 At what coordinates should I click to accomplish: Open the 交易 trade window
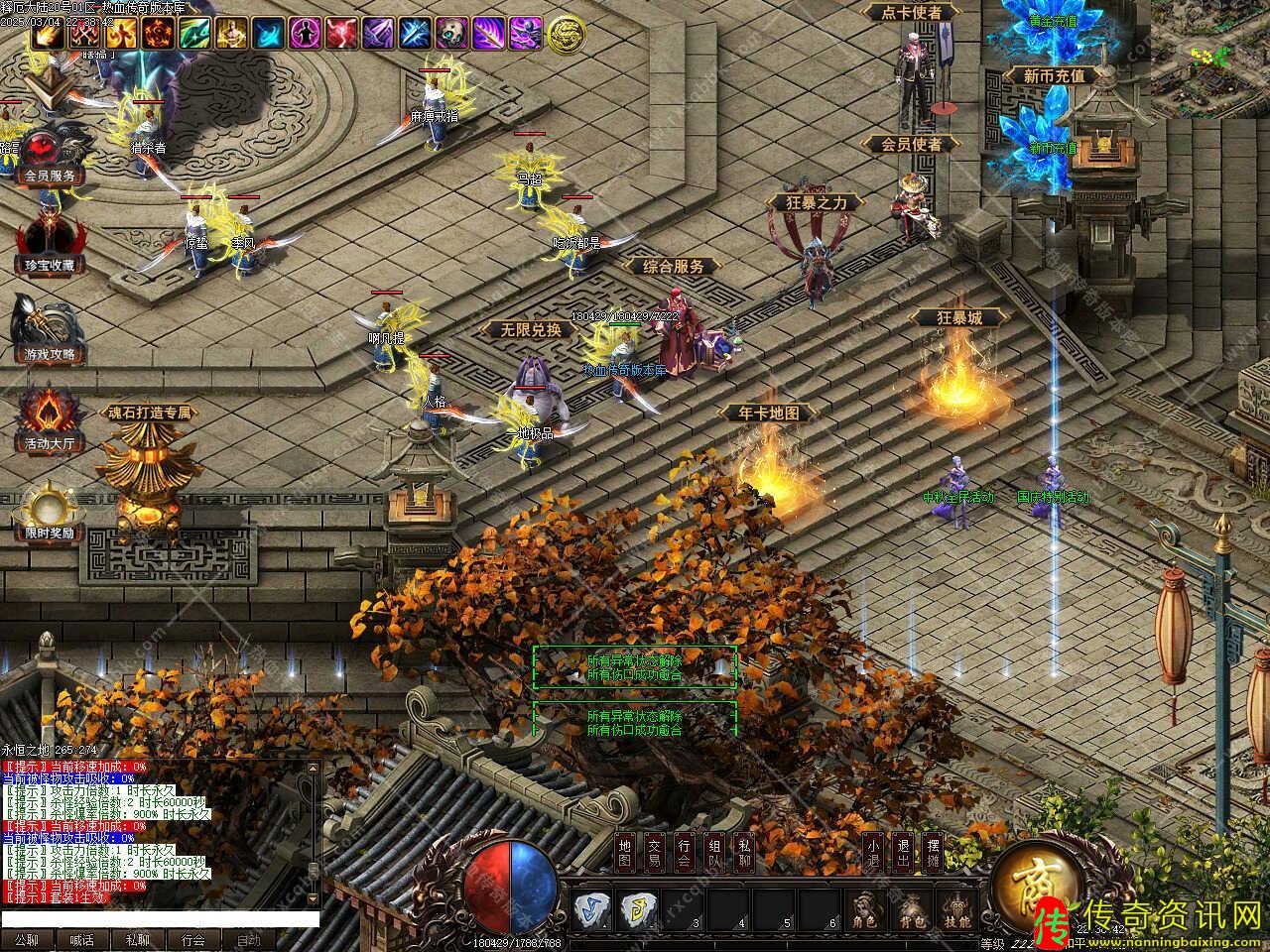[x=654, y=852]
